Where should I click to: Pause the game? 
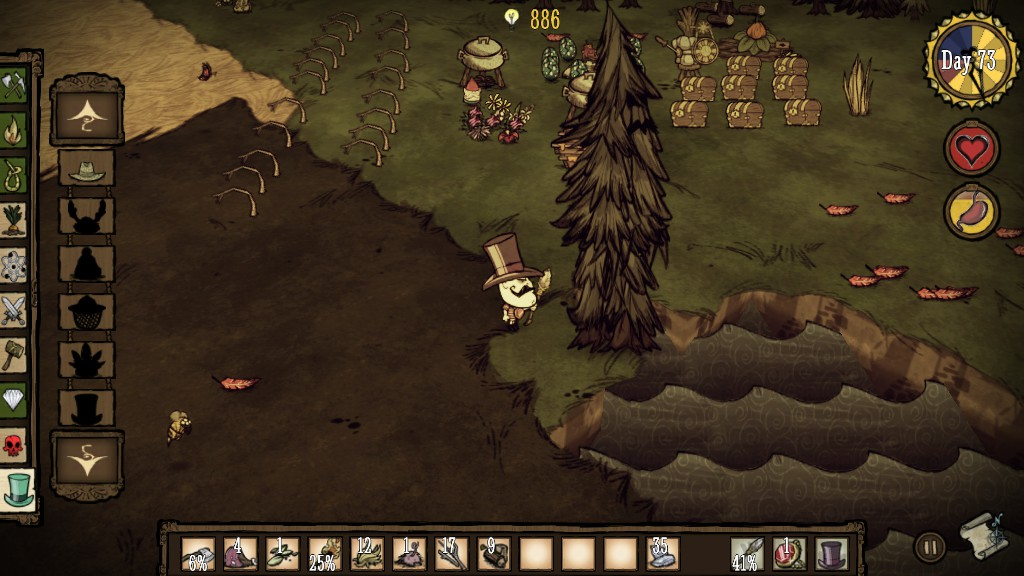pyautogui.click(x=930, y=547)
